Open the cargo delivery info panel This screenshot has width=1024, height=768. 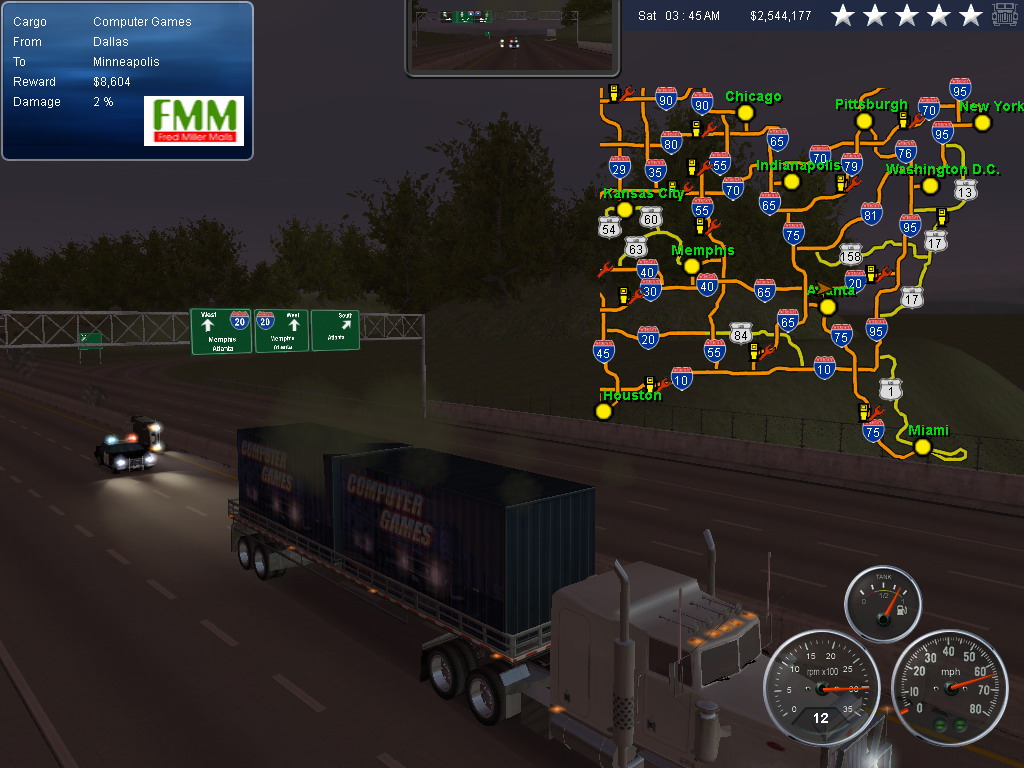coord(80,62)
